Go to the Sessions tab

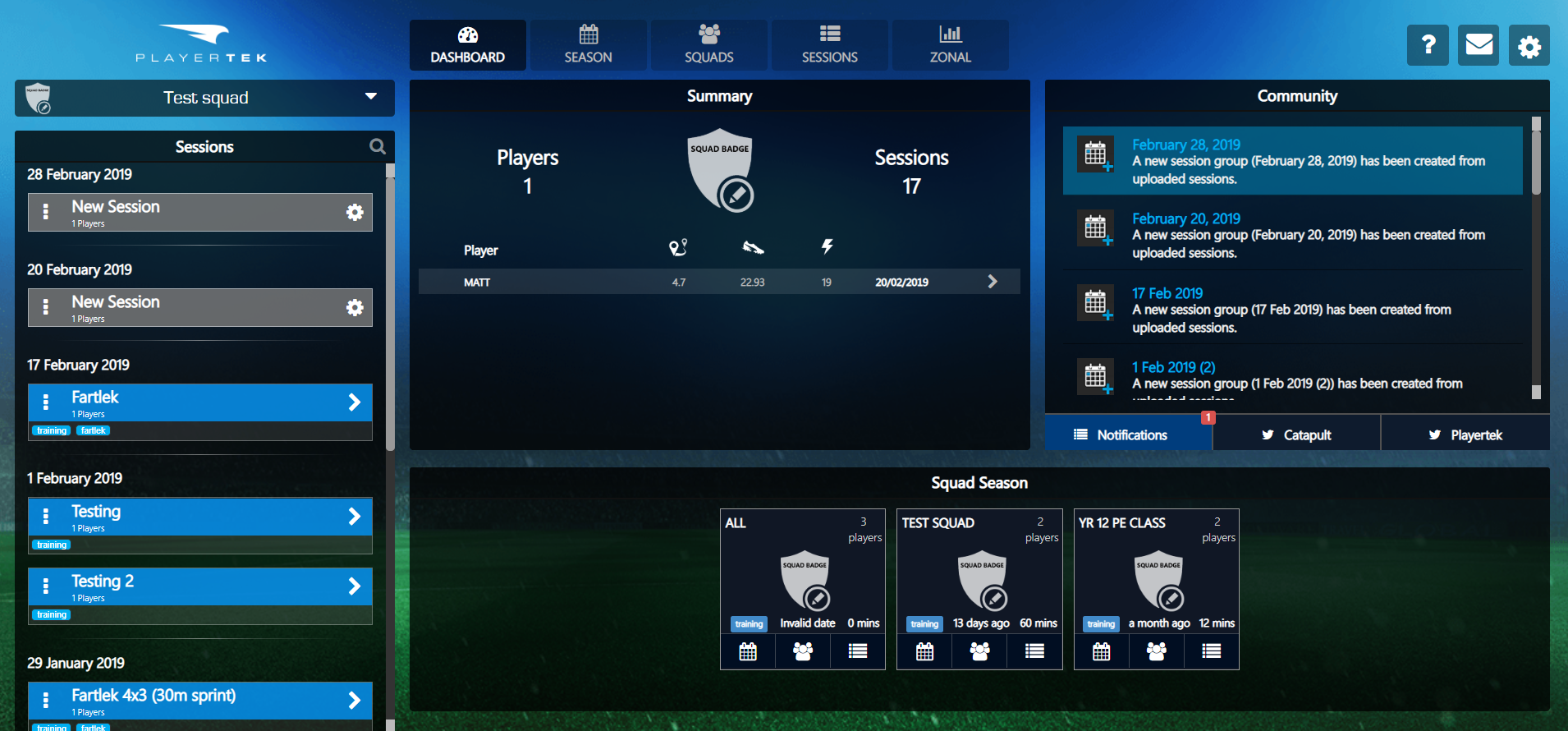point(829,45)
